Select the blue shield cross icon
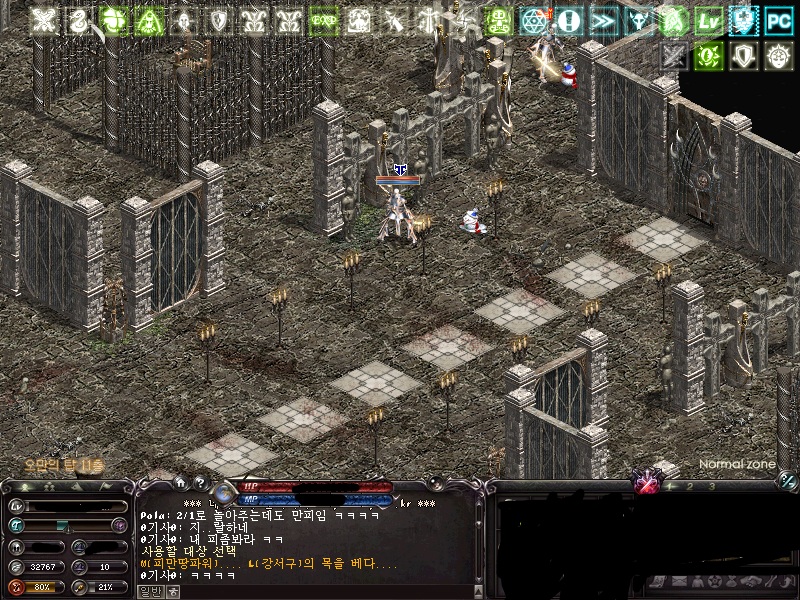Image resolution: width=800 pixels, height=600 pixels. (x=744, y=21)
